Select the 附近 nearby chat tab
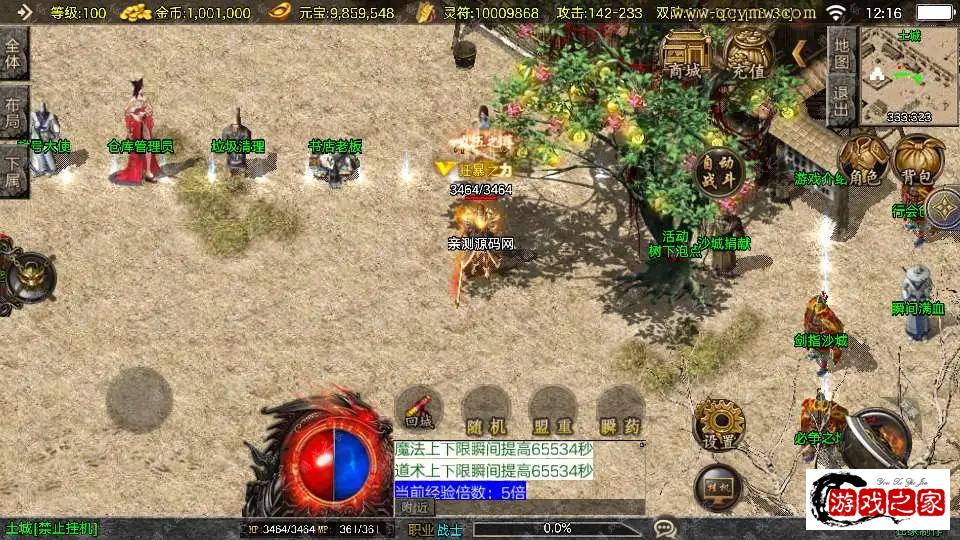Image resolution: width=960 pixels, height=540 pixels. pos(414,508)
